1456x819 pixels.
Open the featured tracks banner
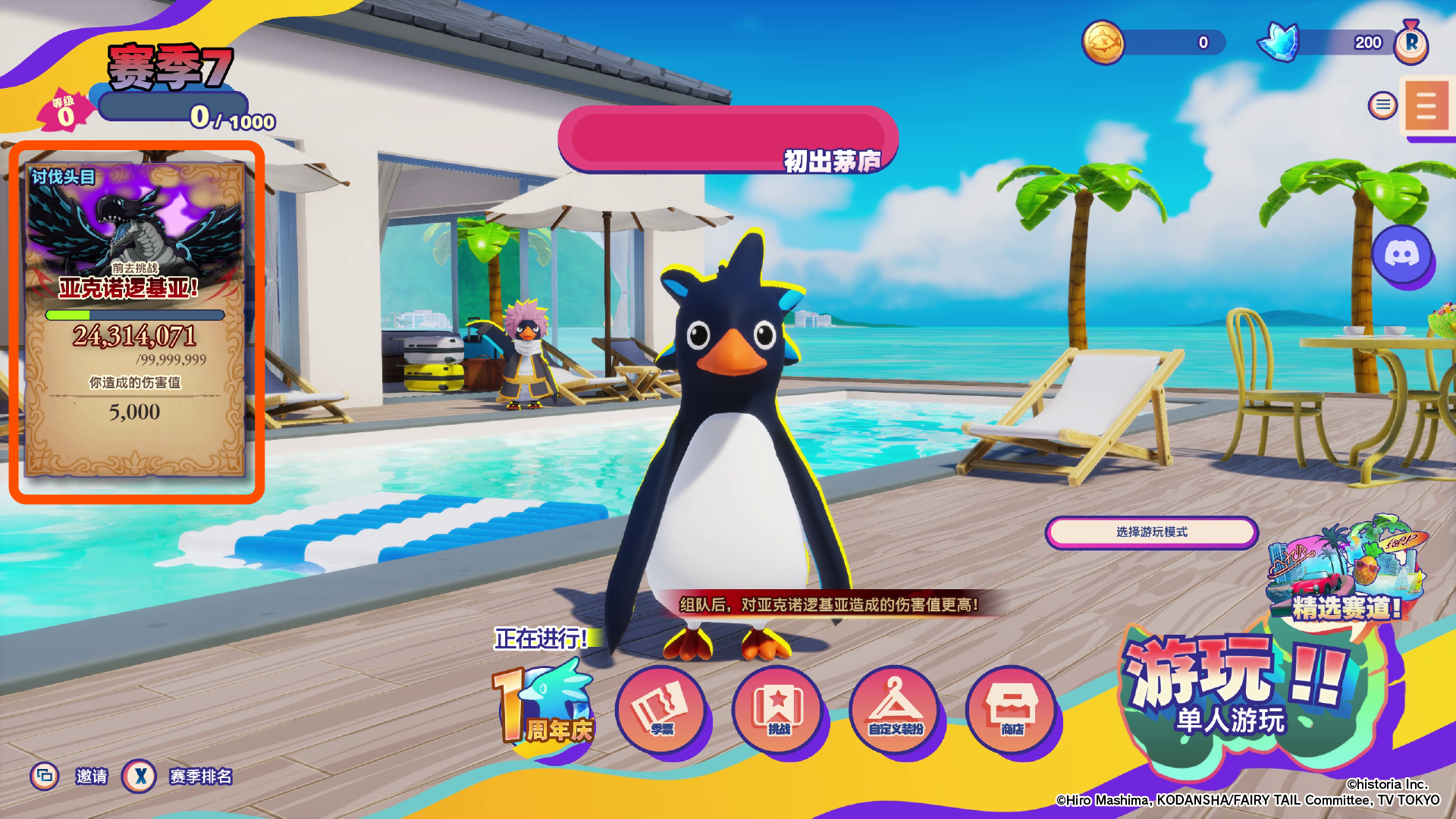(x=1344, y=570)
